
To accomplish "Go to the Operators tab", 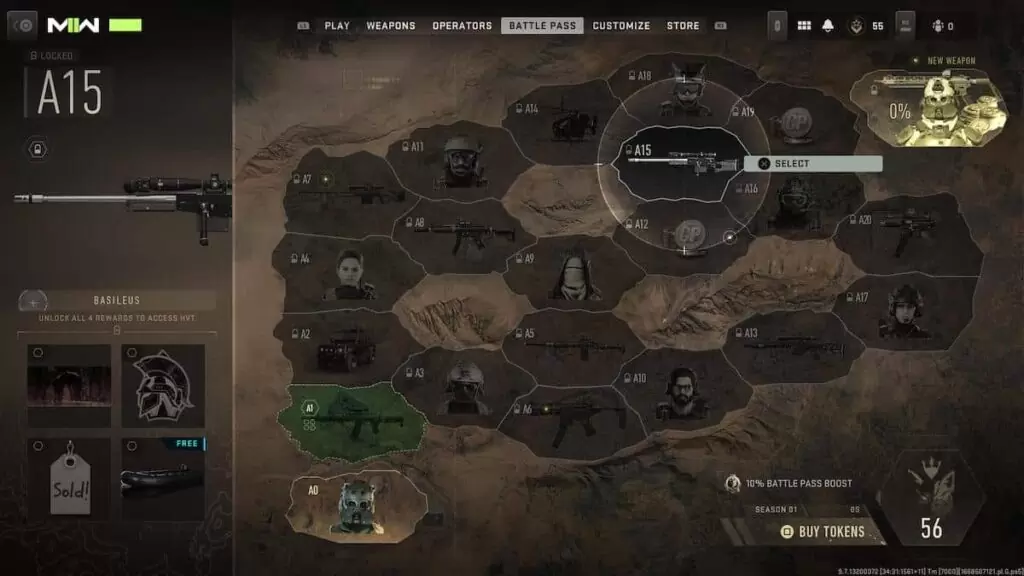I will [x=462, y=26].
